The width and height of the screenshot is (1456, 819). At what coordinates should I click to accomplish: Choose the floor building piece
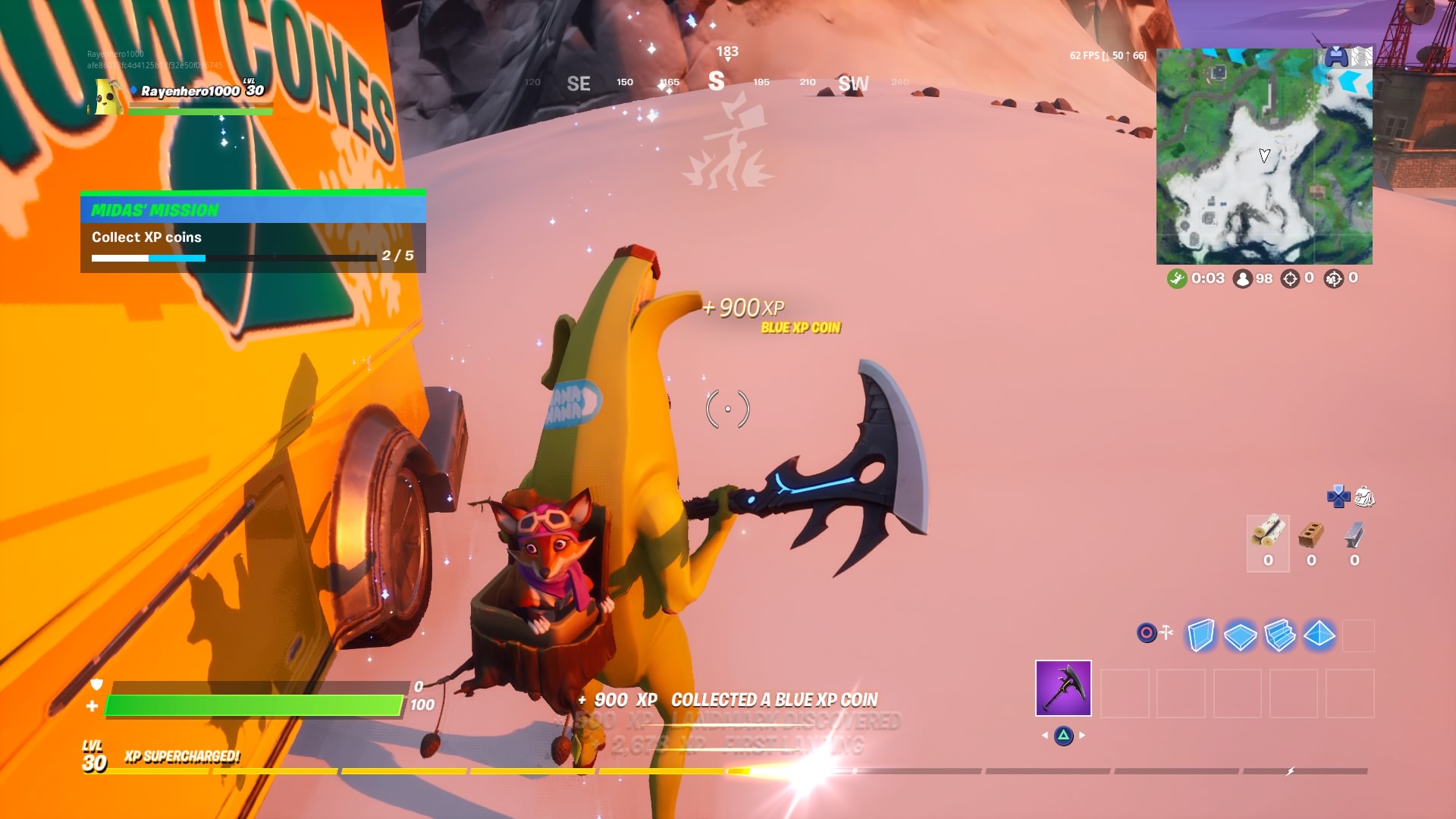coord(1240,635)
